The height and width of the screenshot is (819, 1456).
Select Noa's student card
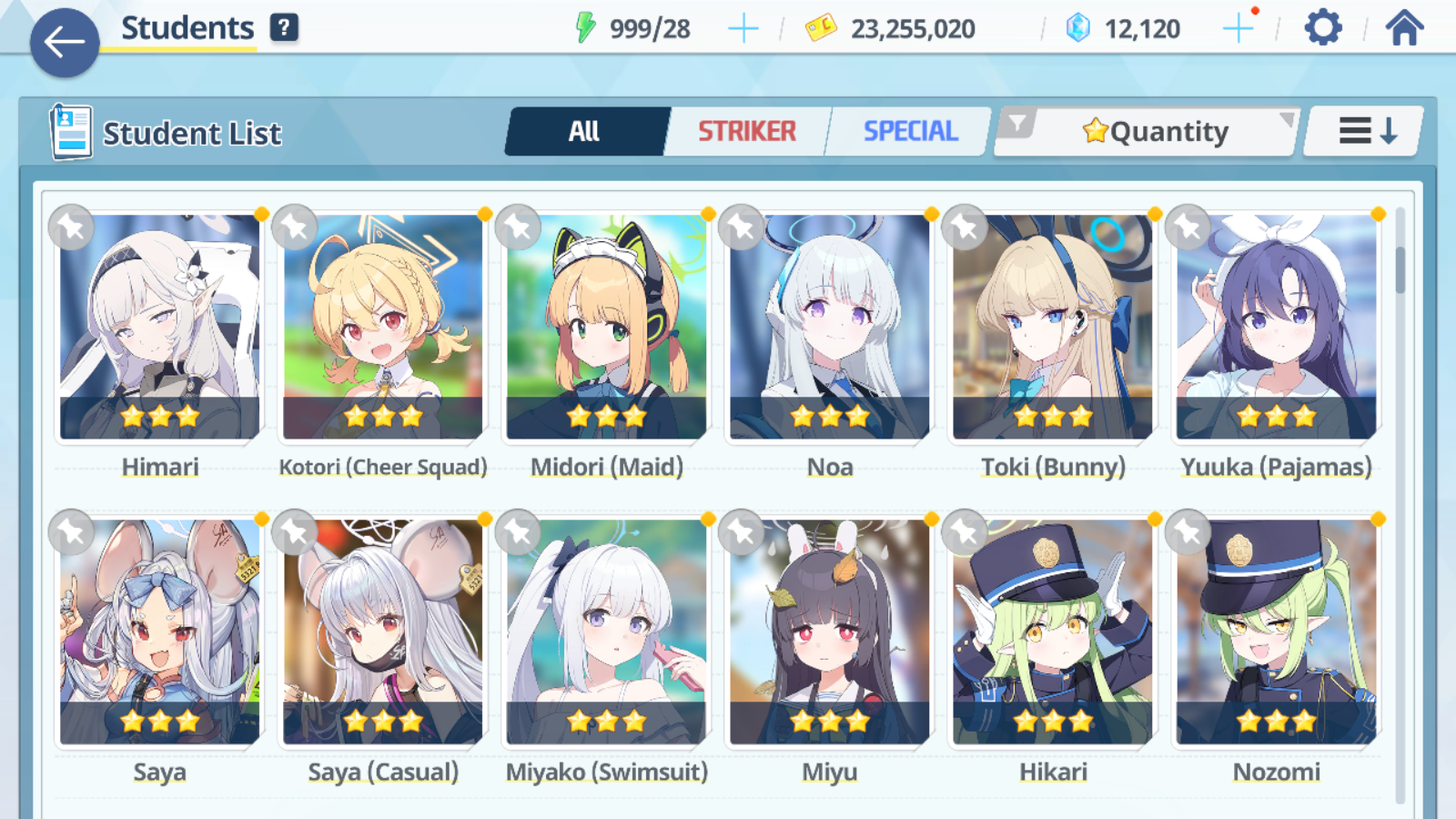[x=830, y=328]
